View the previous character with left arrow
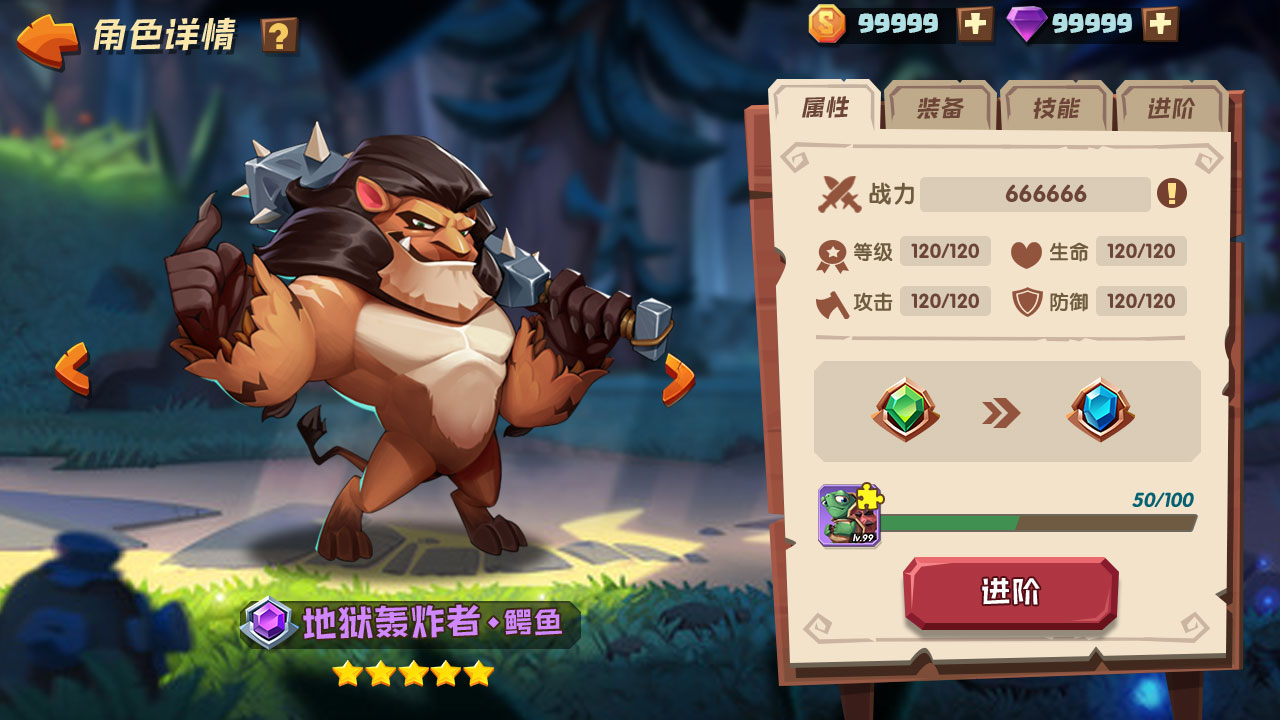1280x720 pixels. pos(72,368)
